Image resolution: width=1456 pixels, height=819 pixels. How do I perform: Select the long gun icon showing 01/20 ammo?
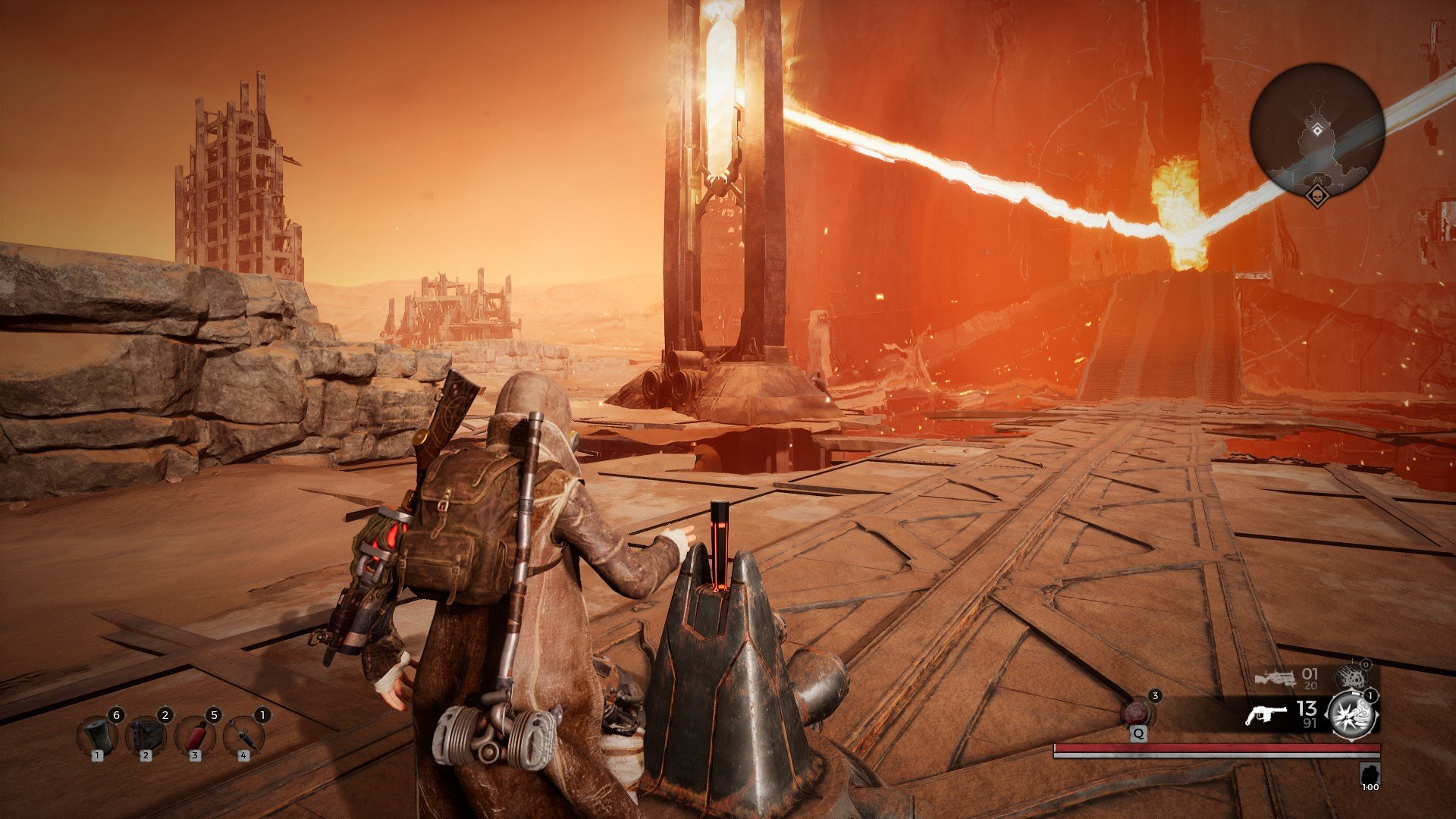[1277, 678]
